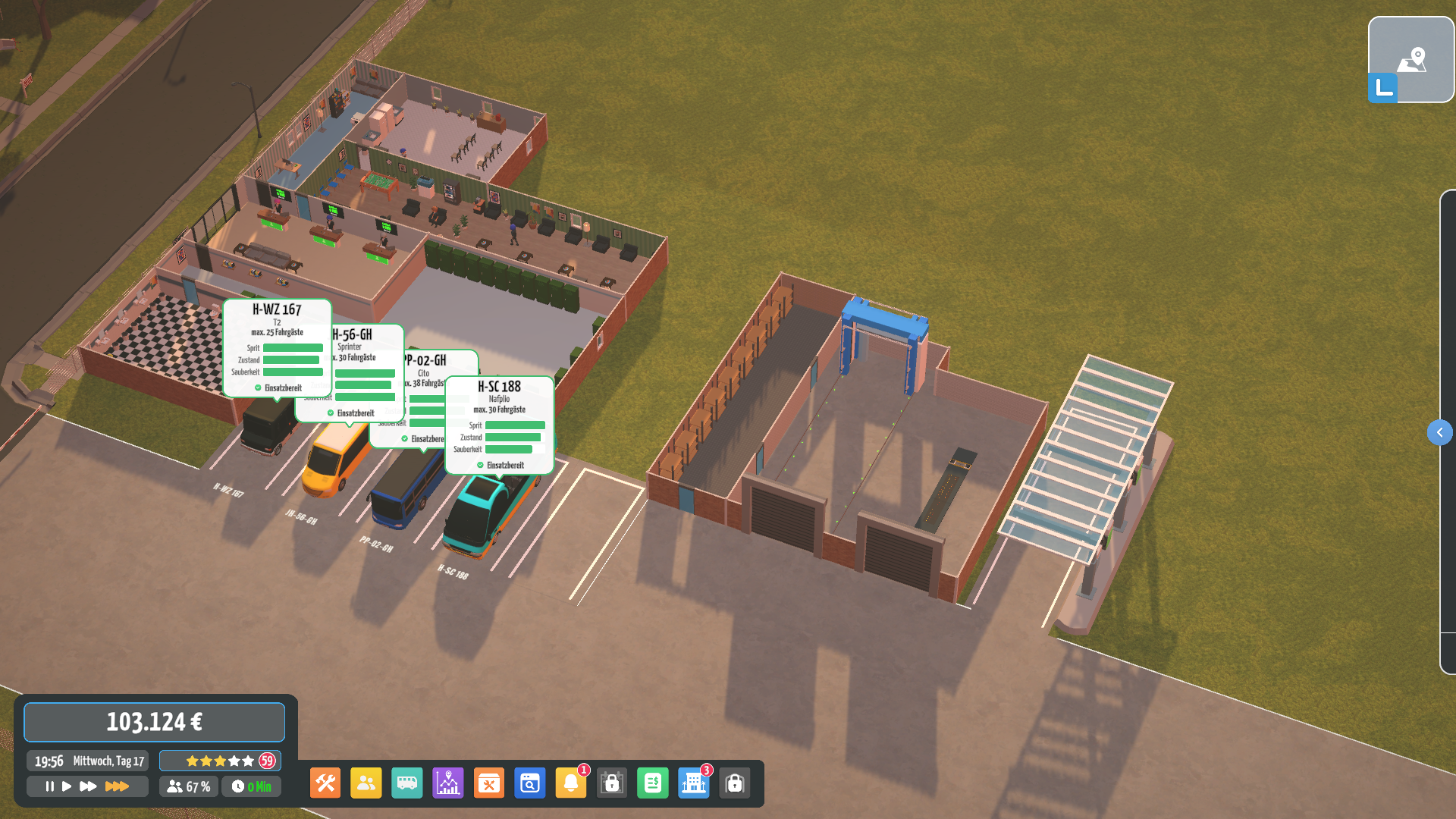Click the locked calendar icon

coord(612,783)
